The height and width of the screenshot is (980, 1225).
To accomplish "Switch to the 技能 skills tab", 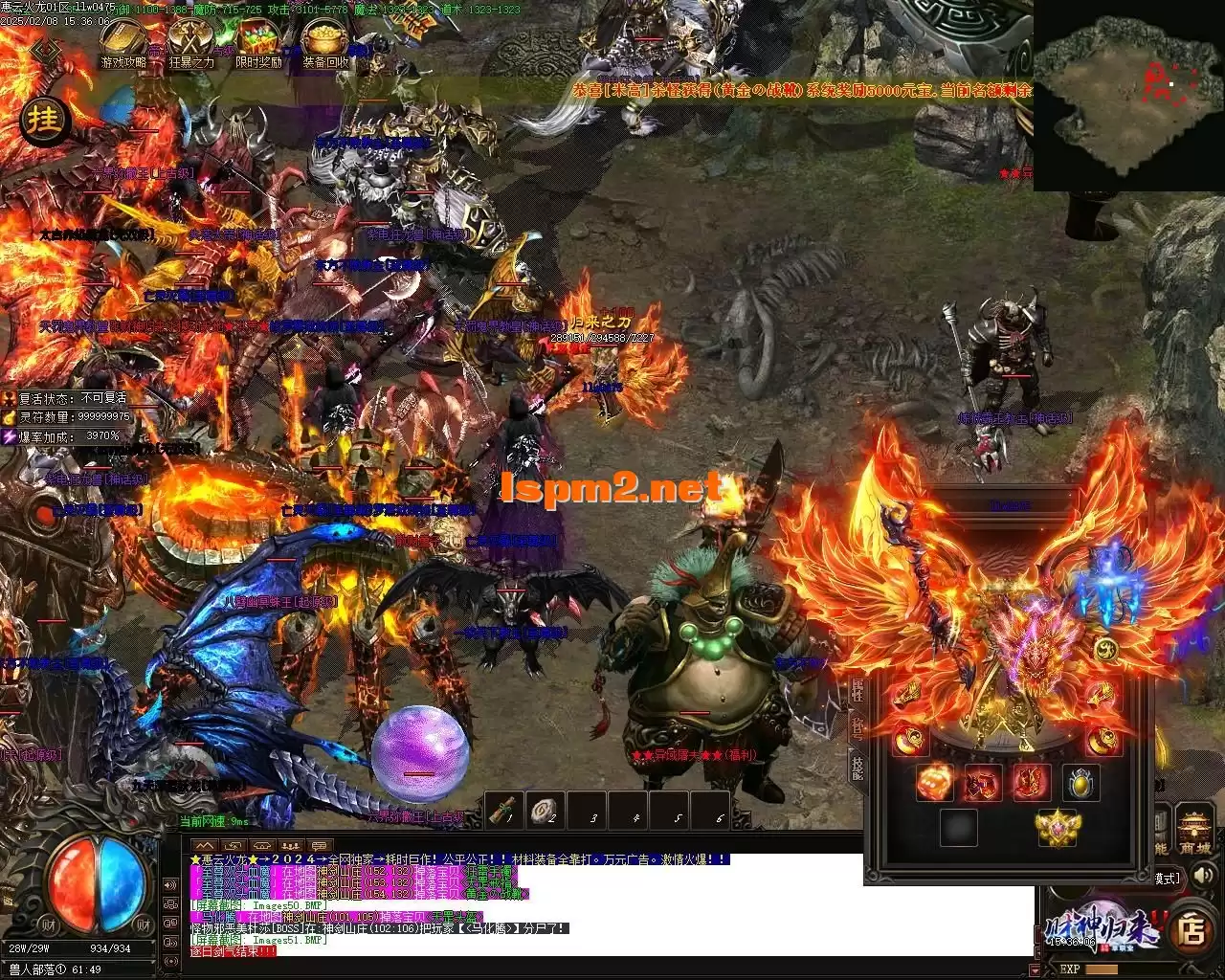I will click(x=857, y=767).
